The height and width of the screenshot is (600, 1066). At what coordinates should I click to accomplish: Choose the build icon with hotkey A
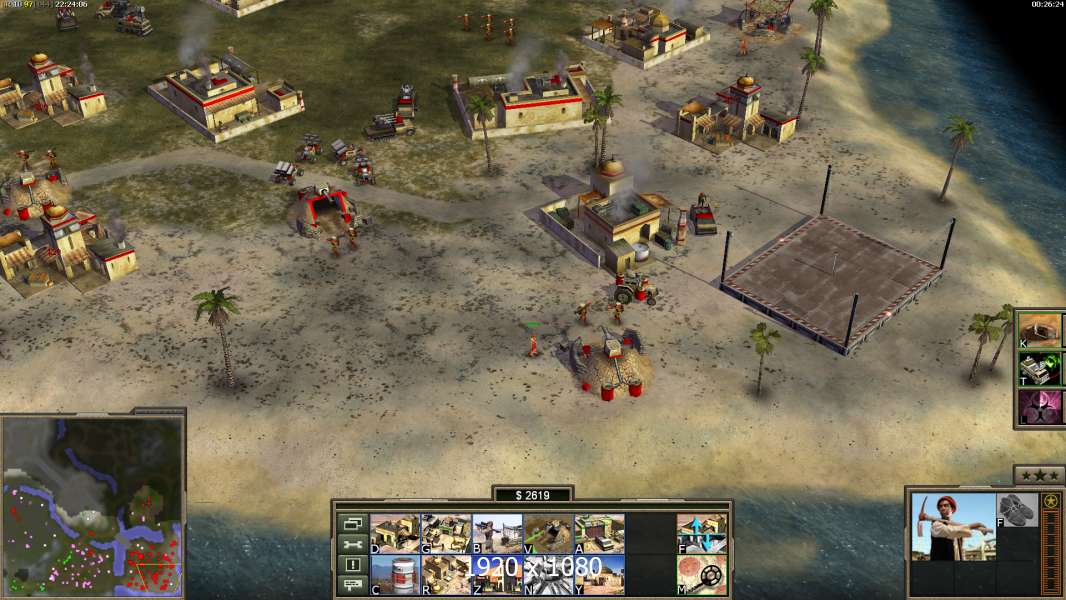(598, 534)
